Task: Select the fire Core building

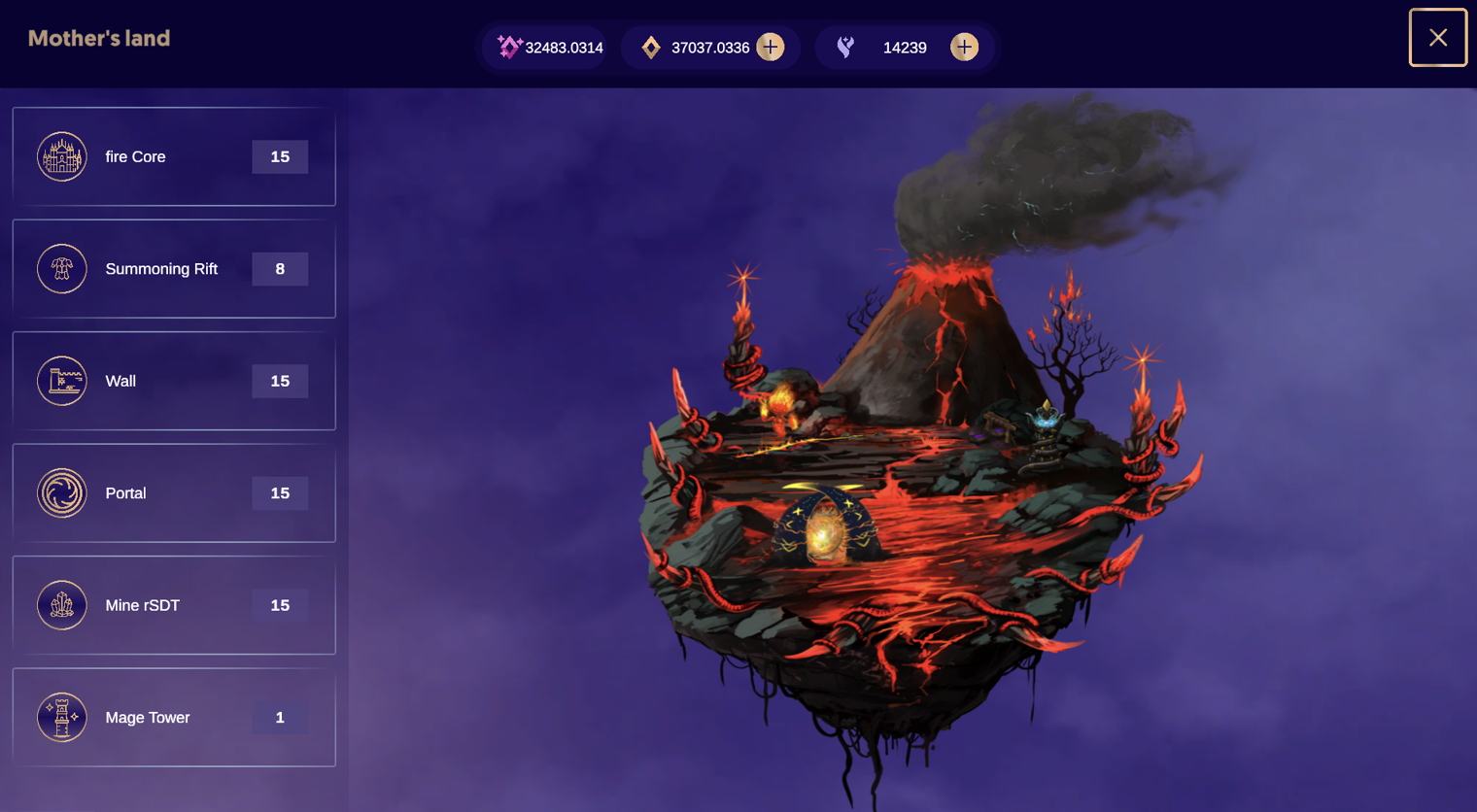Action: pyautogui.click(x=174, y=157)
